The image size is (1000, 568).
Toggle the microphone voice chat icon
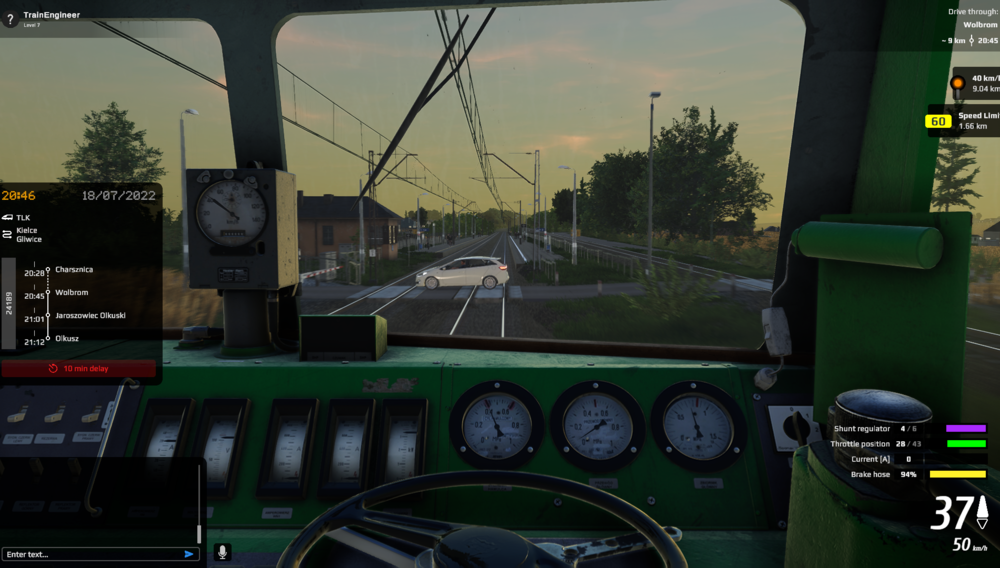(x=222, y=552)
